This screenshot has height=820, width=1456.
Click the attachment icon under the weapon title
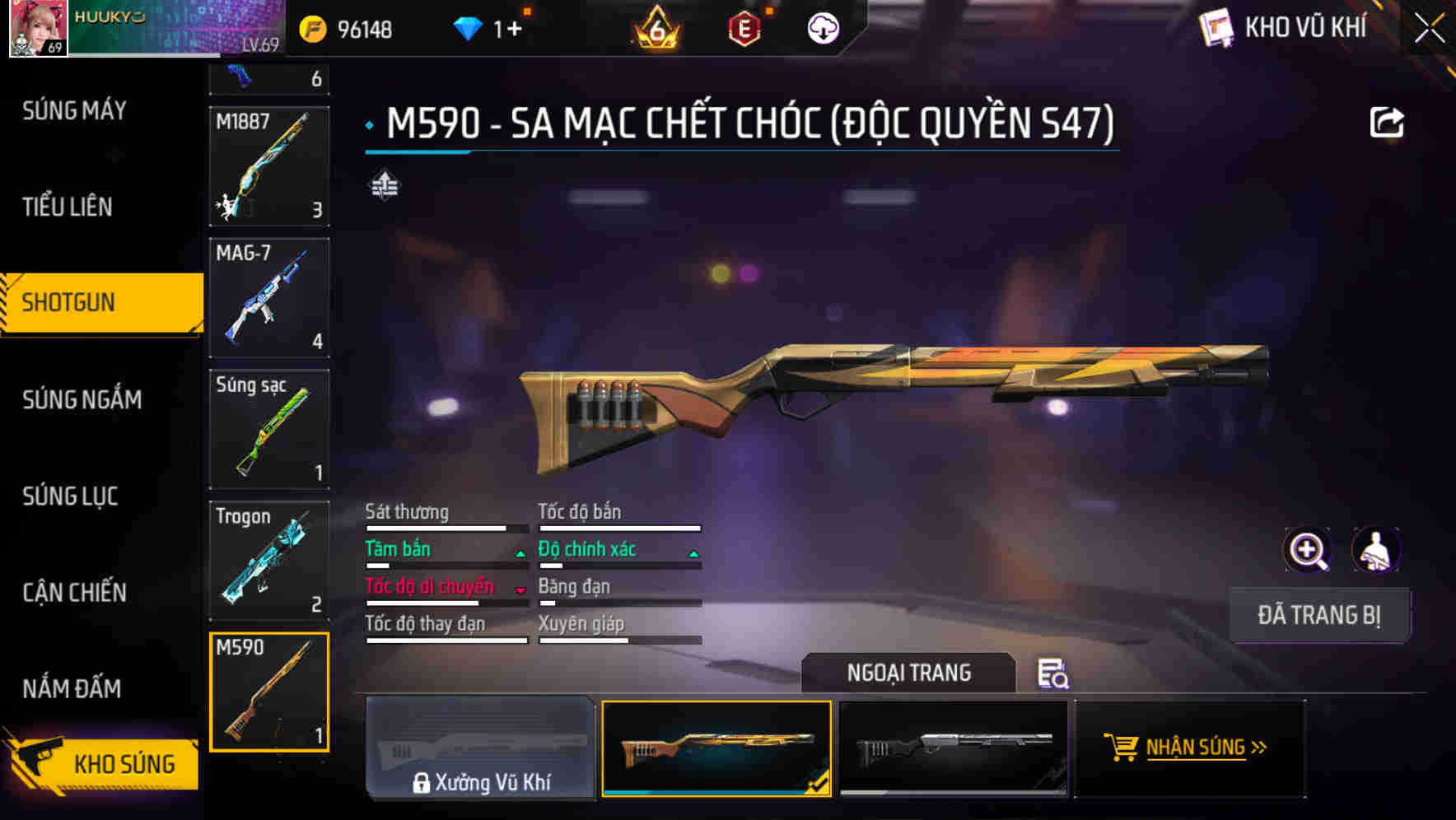(384, 187)
